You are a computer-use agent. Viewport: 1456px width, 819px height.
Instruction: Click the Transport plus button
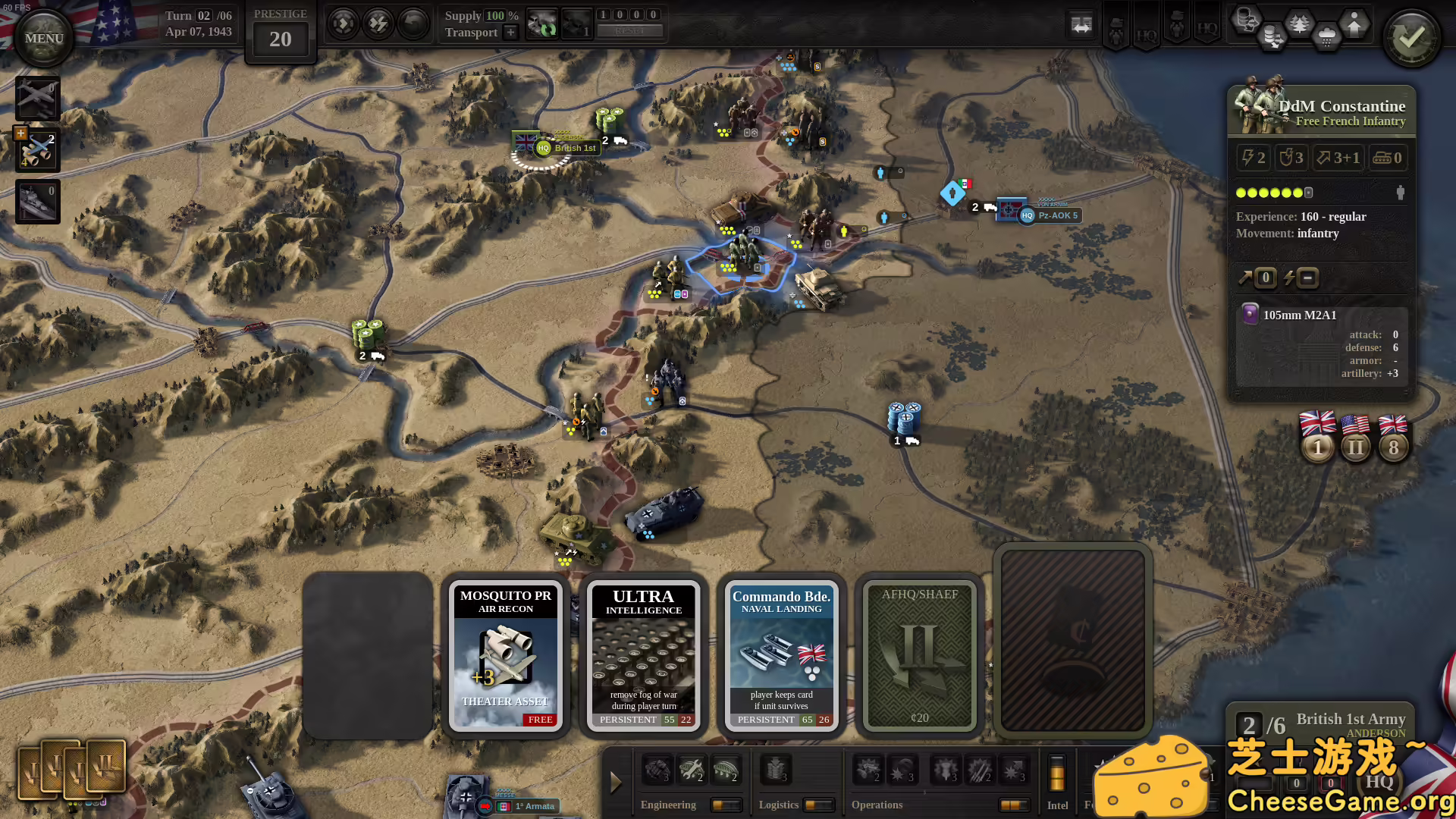click(x=510, y=32)
